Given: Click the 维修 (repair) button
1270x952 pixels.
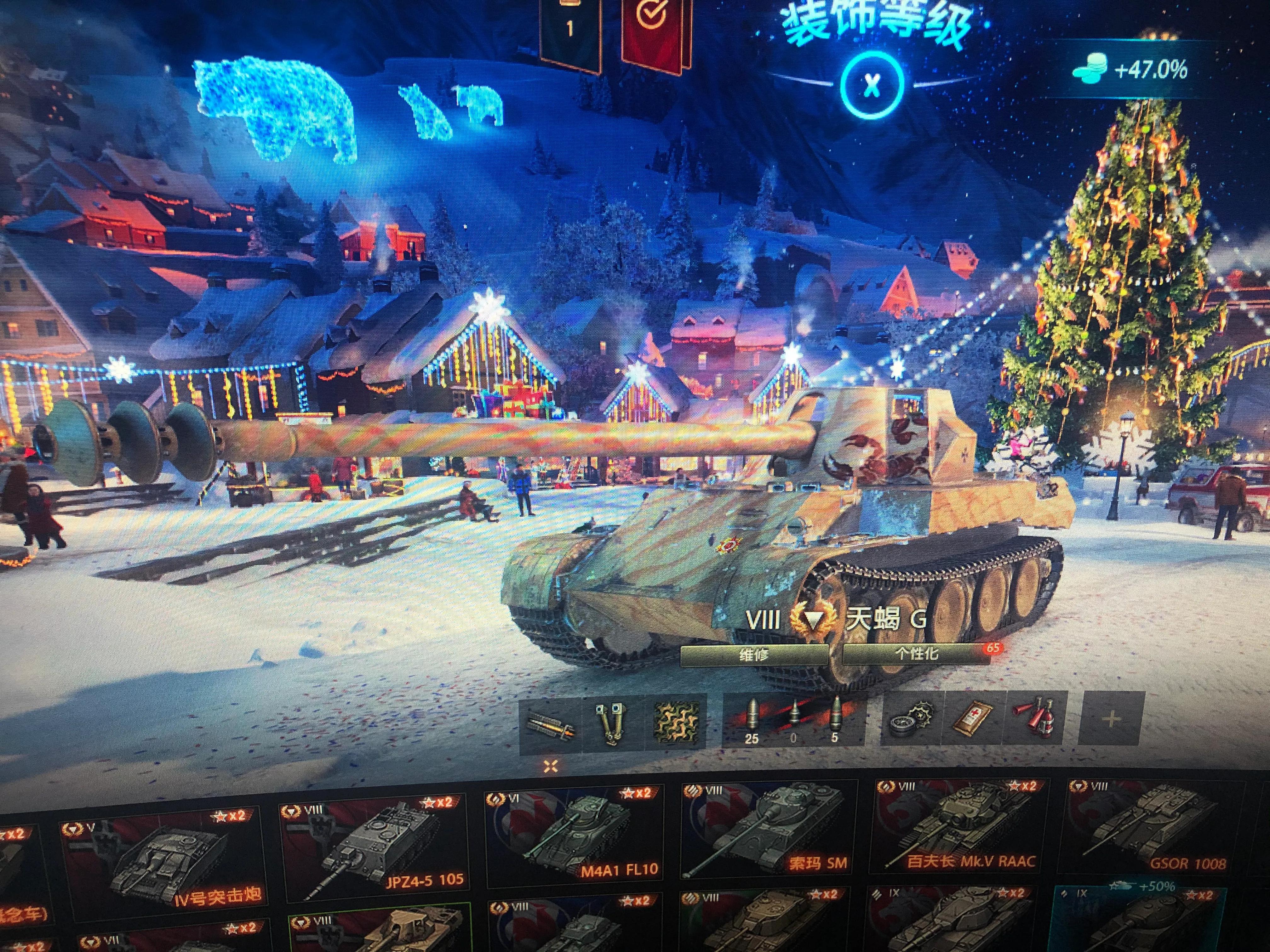Looking at the screenshot, I should tap(753, 655).
